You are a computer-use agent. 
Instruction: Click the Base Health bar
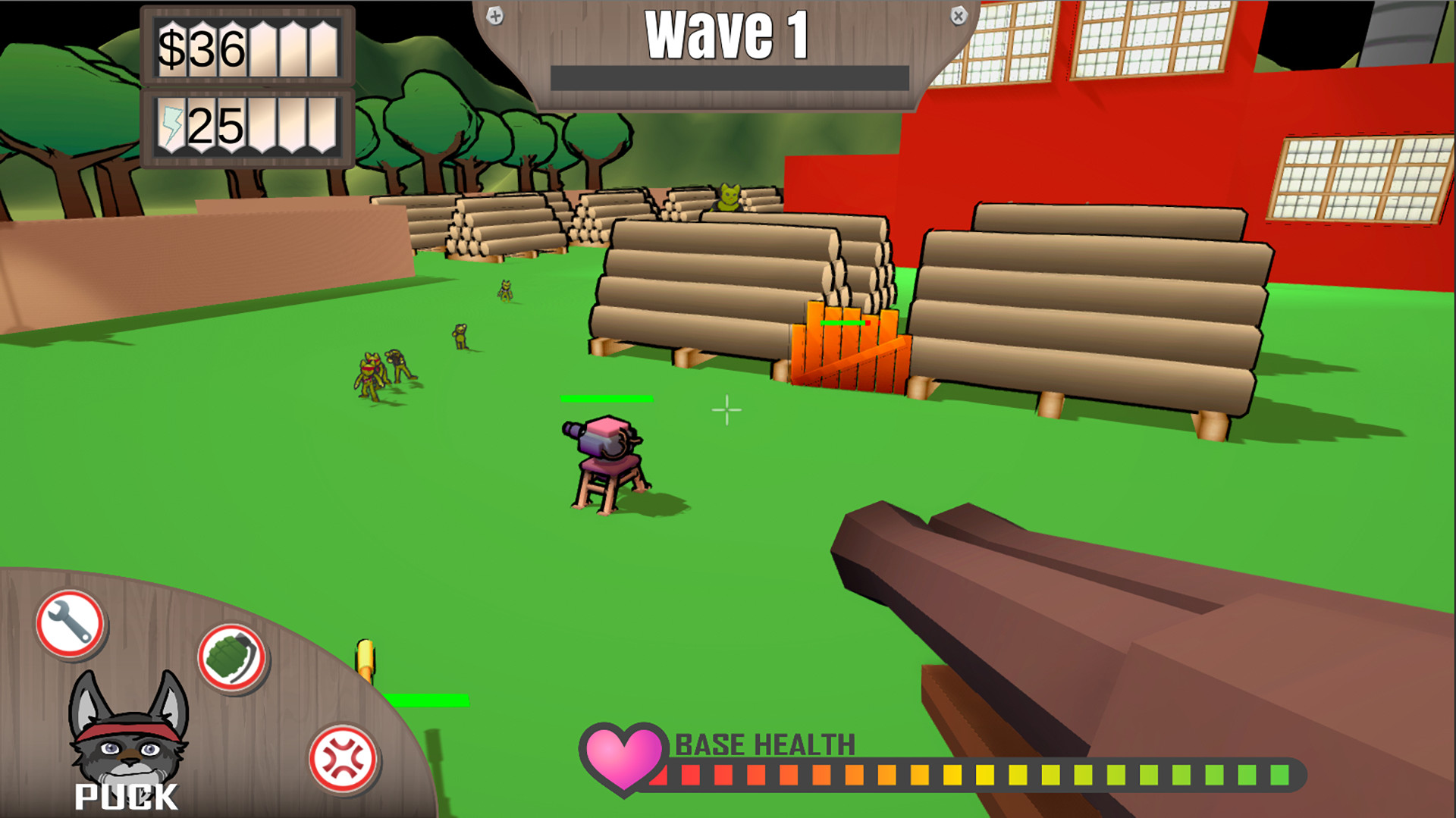click(x=971, y=776)
